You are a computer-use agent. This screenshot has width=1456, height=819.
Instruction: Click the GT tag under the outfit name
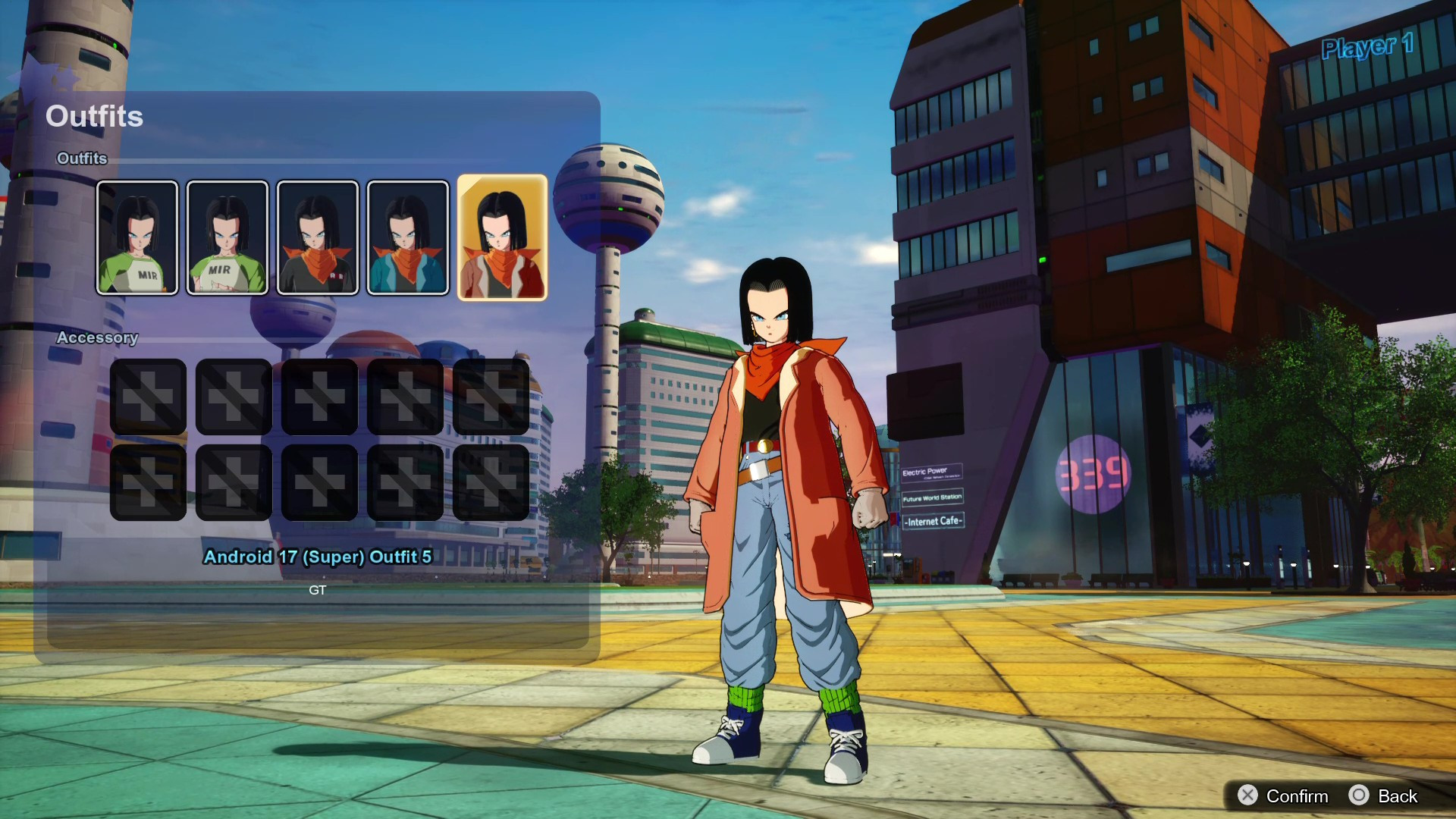click(x=318, y=590)
